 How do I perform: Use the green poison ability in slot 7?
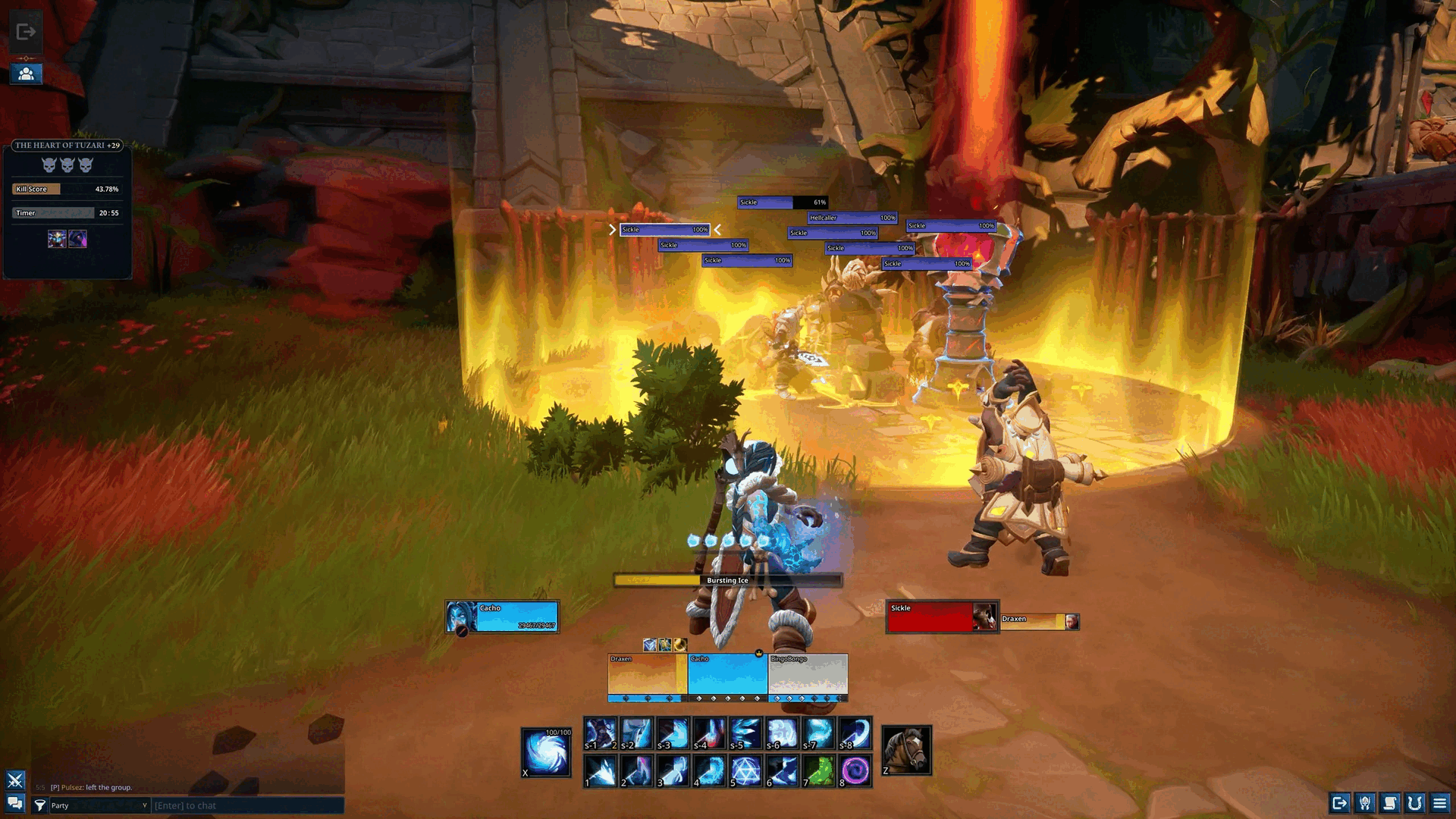coord(819,770)
